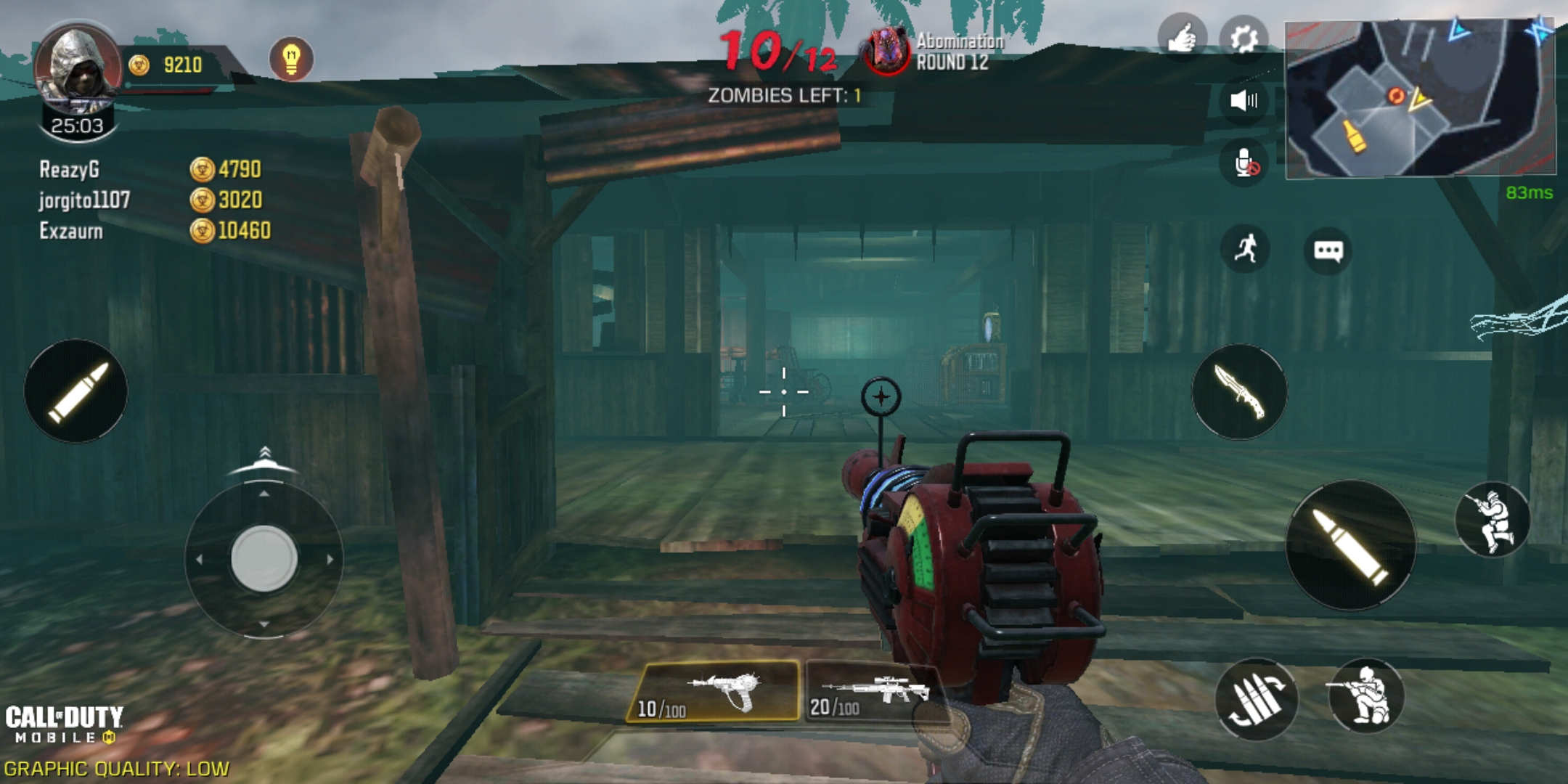Tap the ADS scope reticle button
The image size is (1568, 784).
(x=881, y=396)
